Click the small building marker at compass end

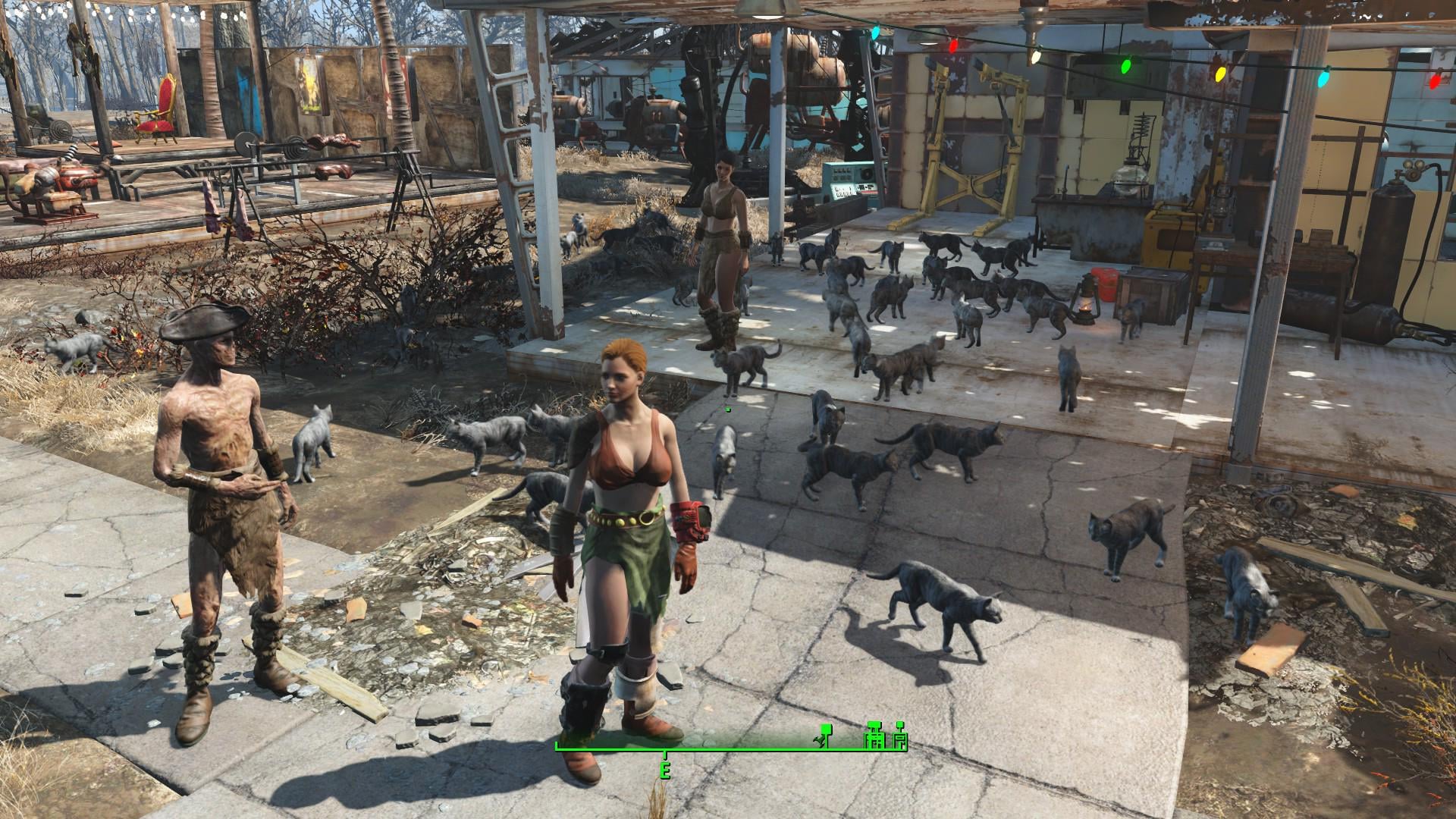point(900,738)
